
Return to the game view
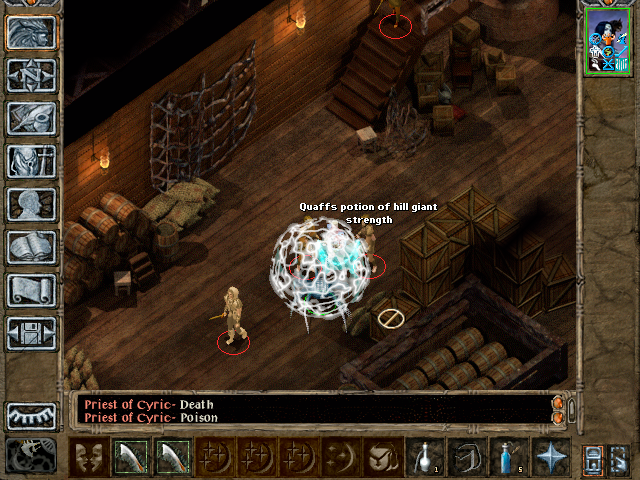[x=31, y=32]
